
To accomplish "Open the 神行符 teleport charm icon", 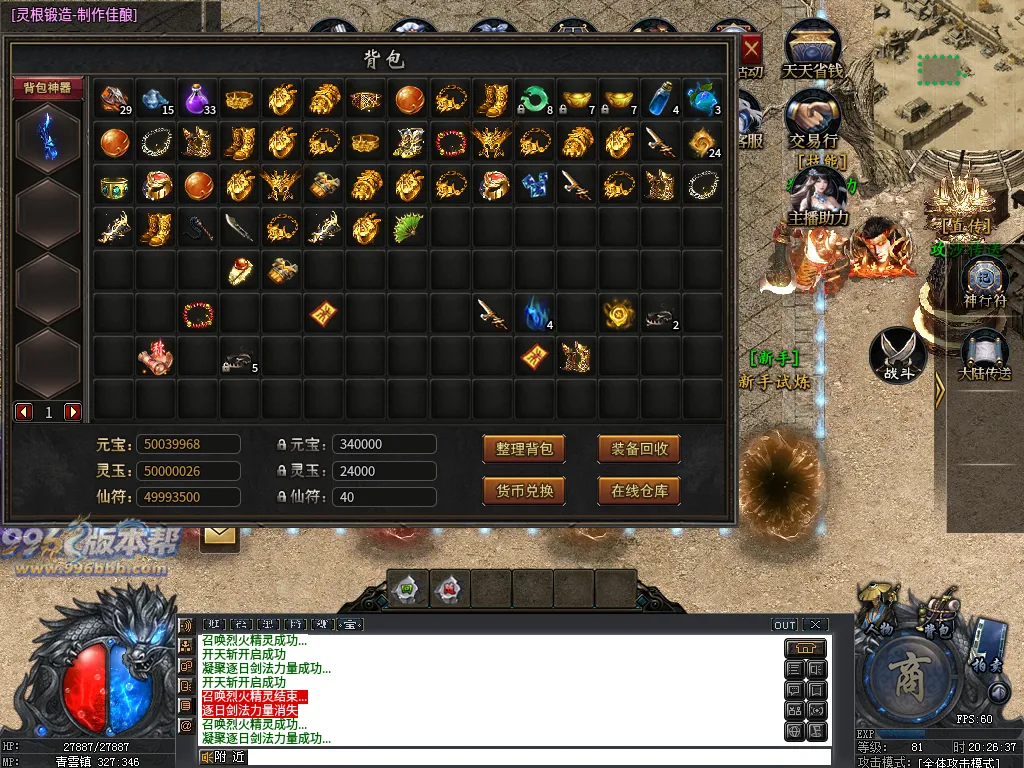I will pyautogui.click(x=982, y=280).
